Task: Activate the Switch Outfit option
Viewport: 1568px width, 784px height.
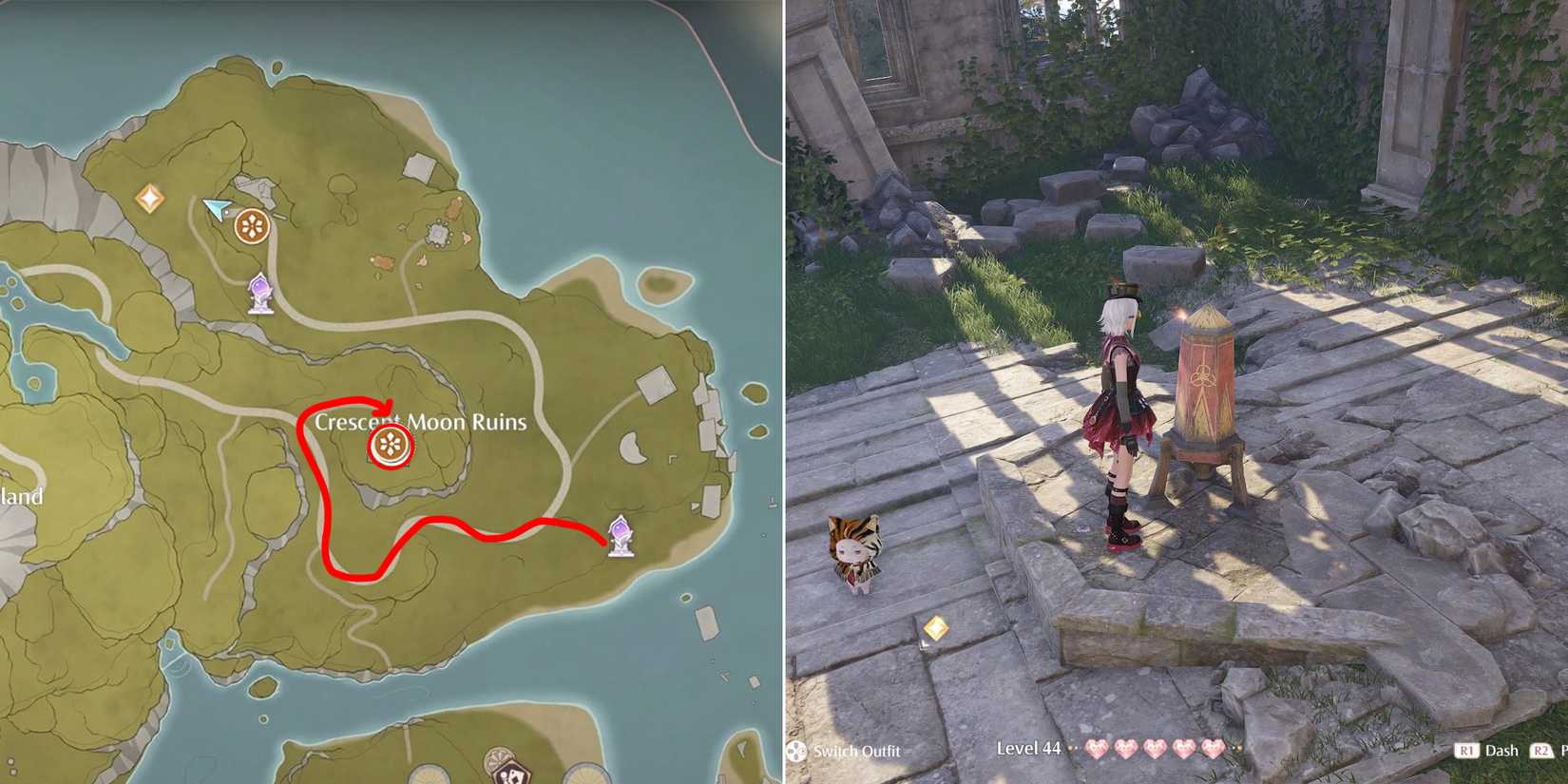Action: [855, 751]
